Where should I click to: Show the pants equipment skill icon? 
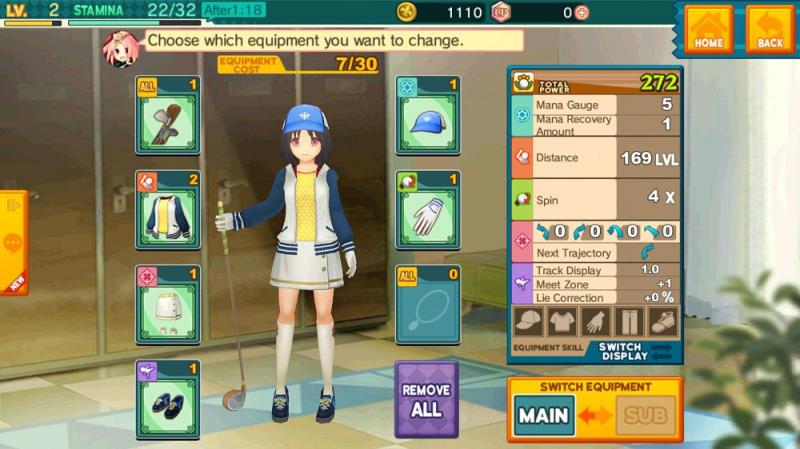point(629,323)
